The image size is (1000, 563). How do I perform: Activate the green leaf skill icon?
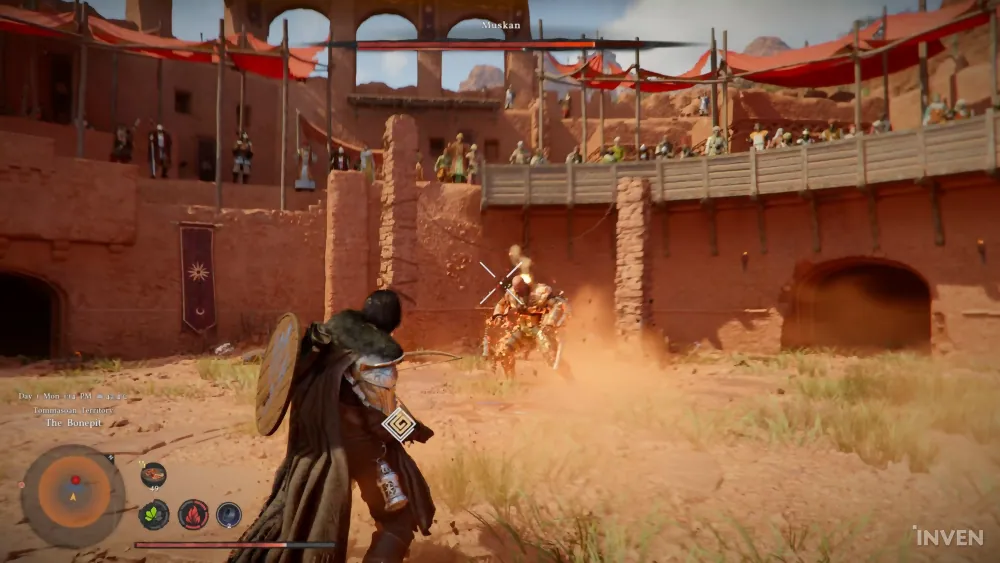(x=153, y=515)
